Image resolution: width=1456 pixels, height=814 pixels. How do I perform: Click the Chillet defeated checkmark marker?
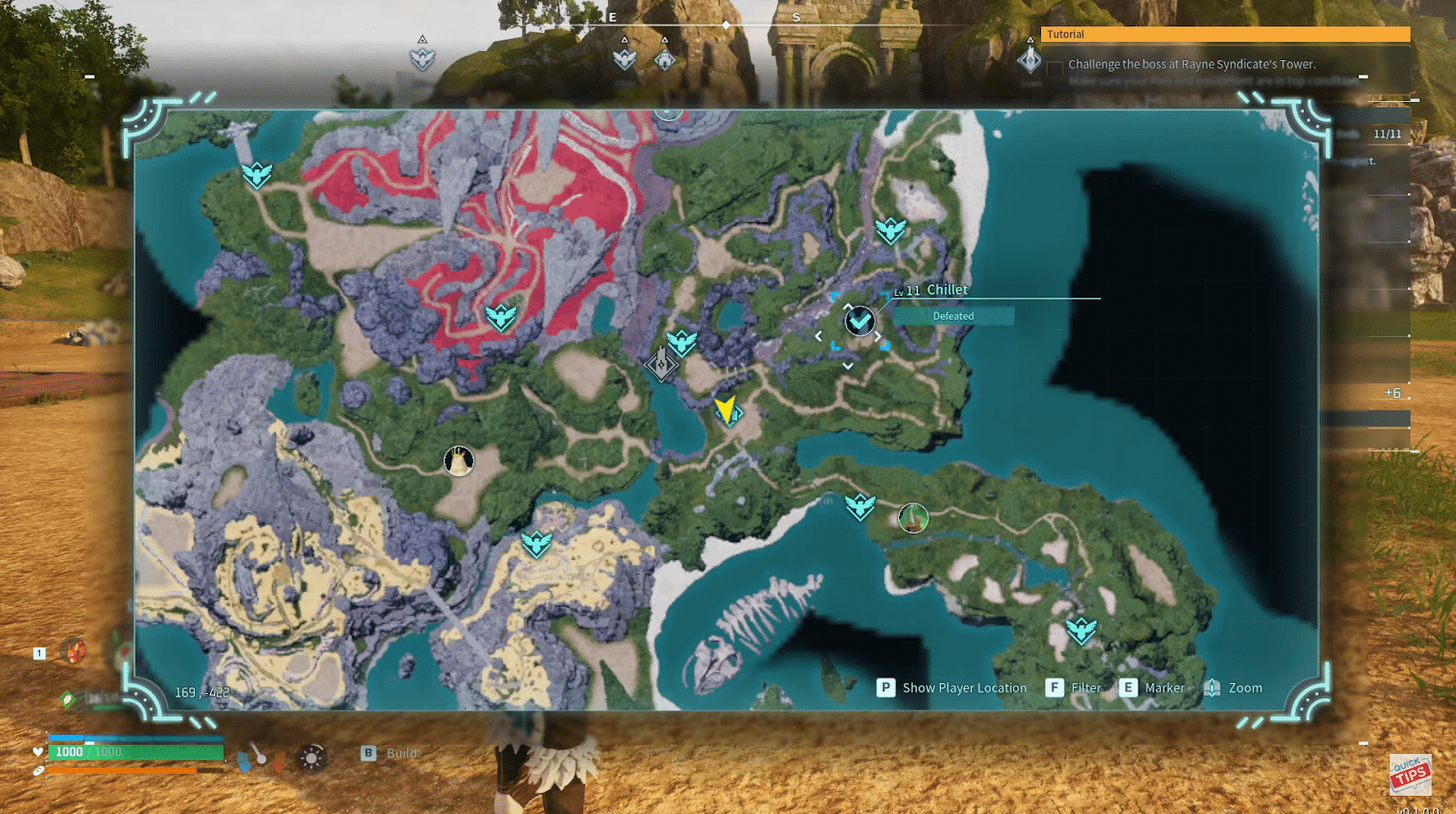pyautogui.click(x=859, y=321)
